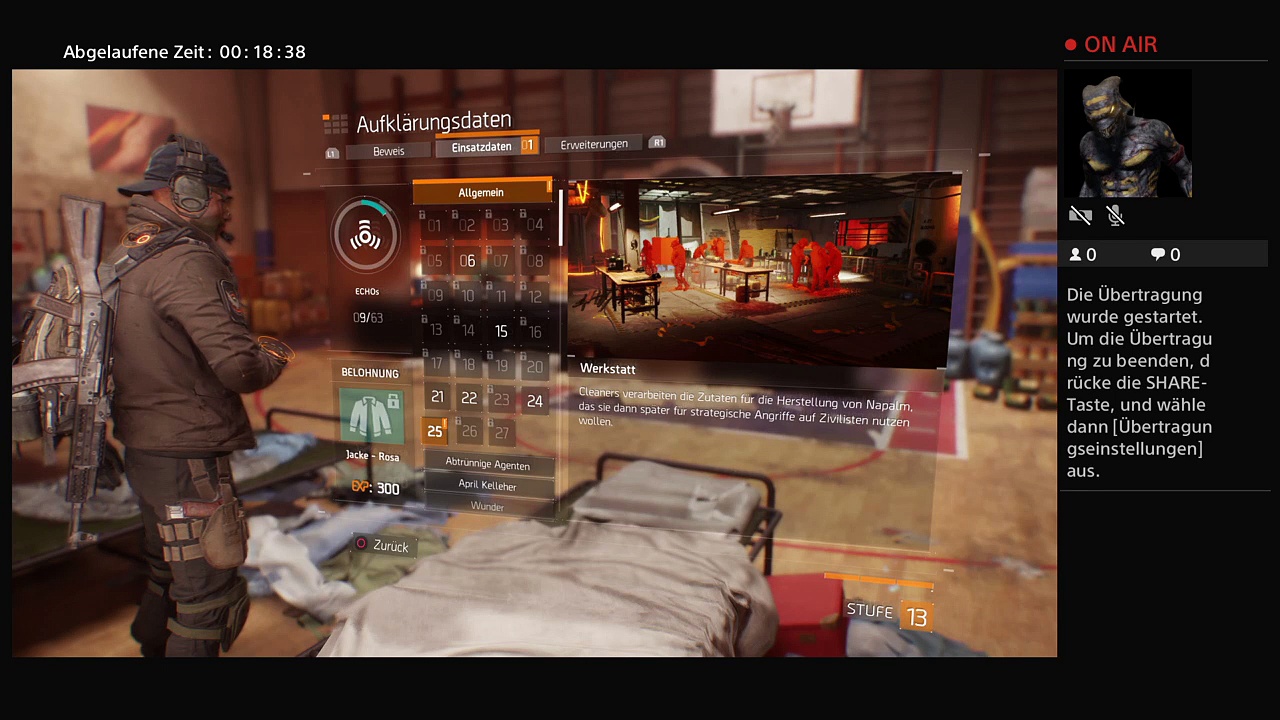This screenshot has height=720, width=1280.
Task: Select ECHO entry 06
Action: tap(467, 261)
